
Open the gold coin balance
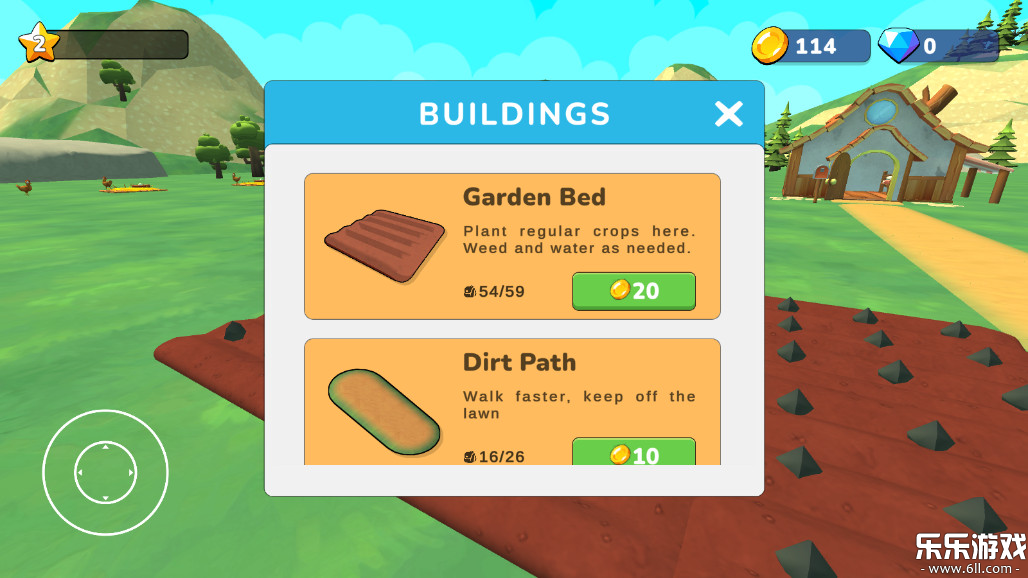(811, 46)
